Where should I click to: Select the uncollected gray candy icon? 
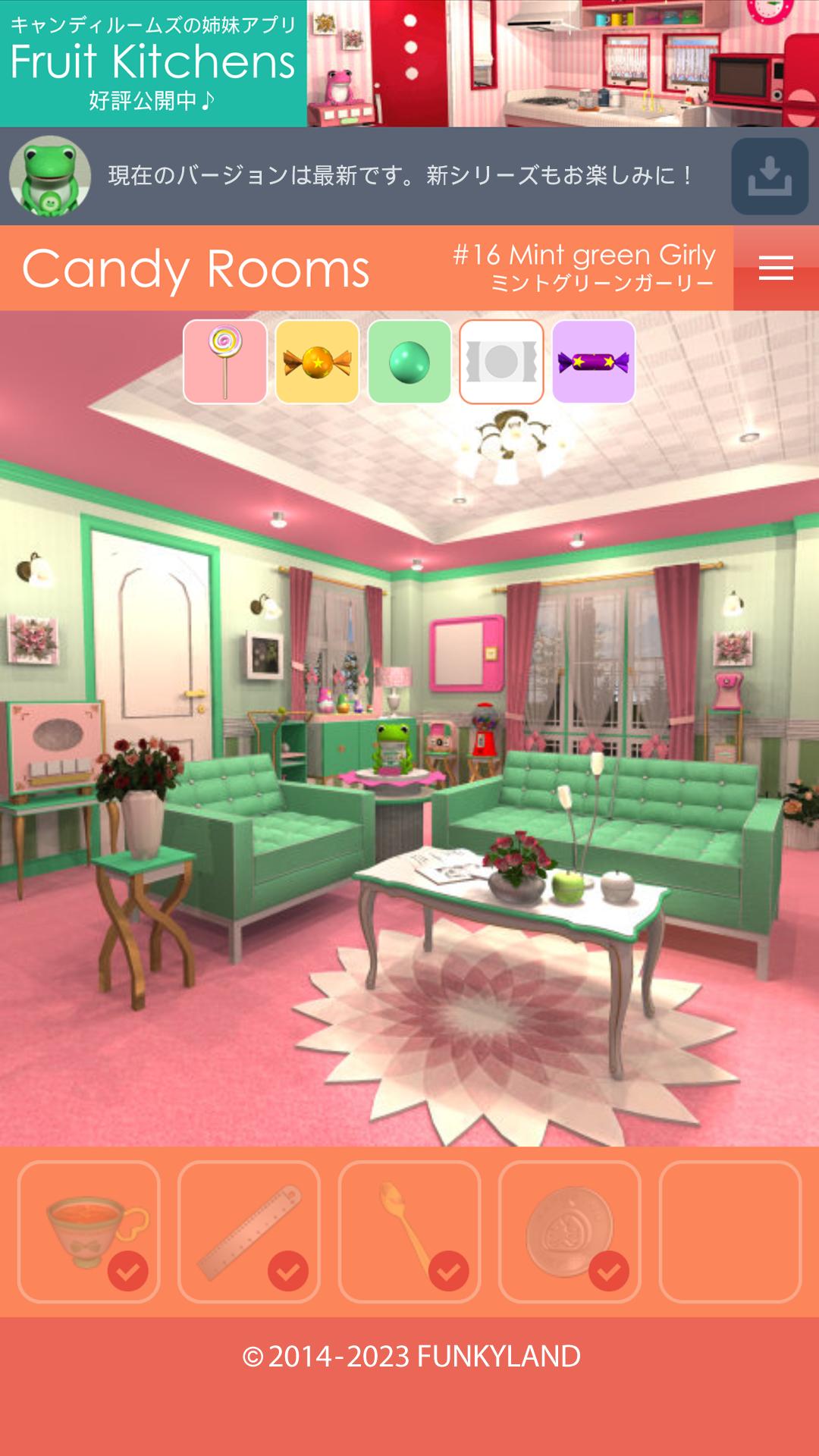501,362
